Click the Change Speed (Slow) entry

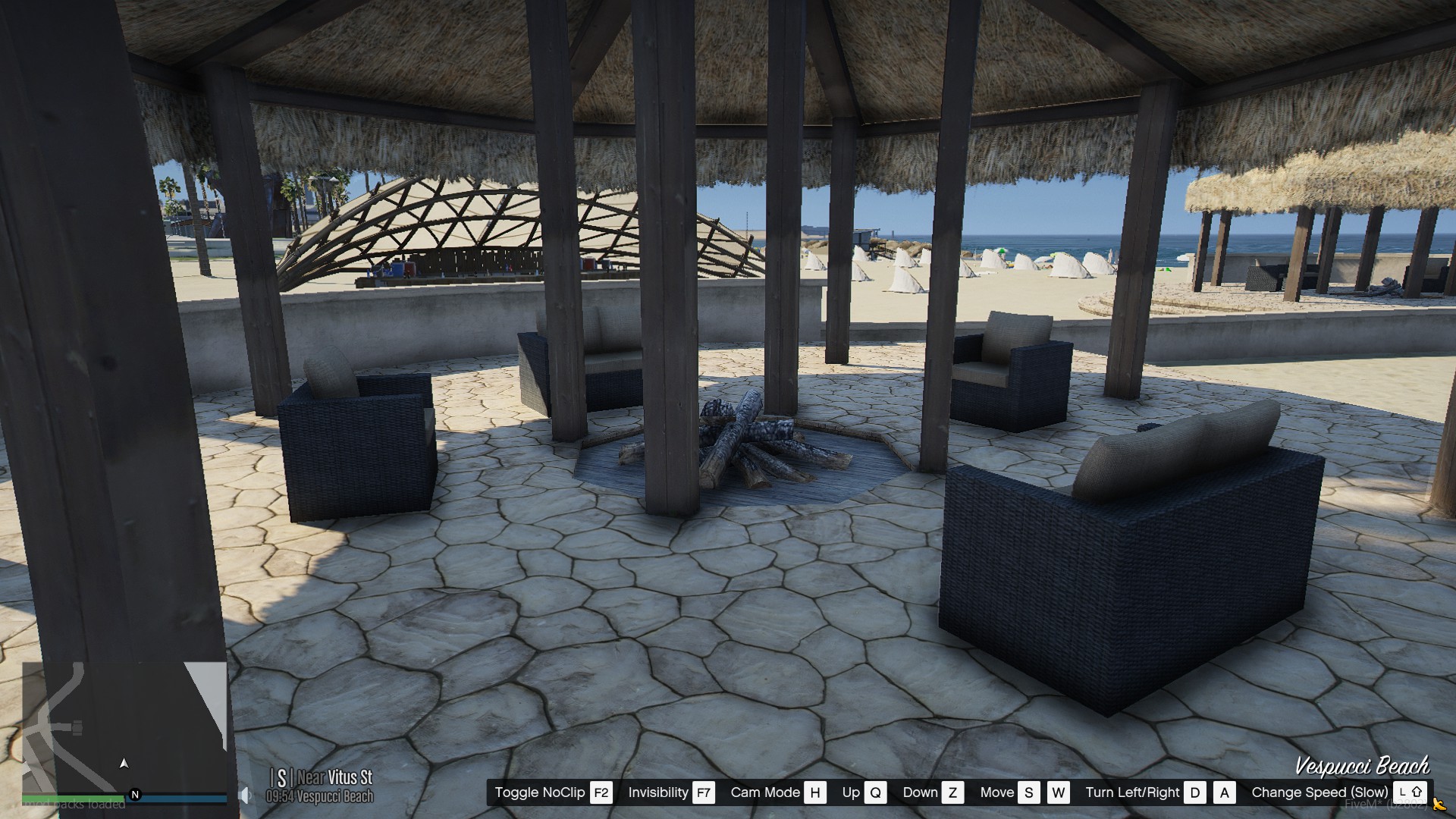click(1319, 792)
